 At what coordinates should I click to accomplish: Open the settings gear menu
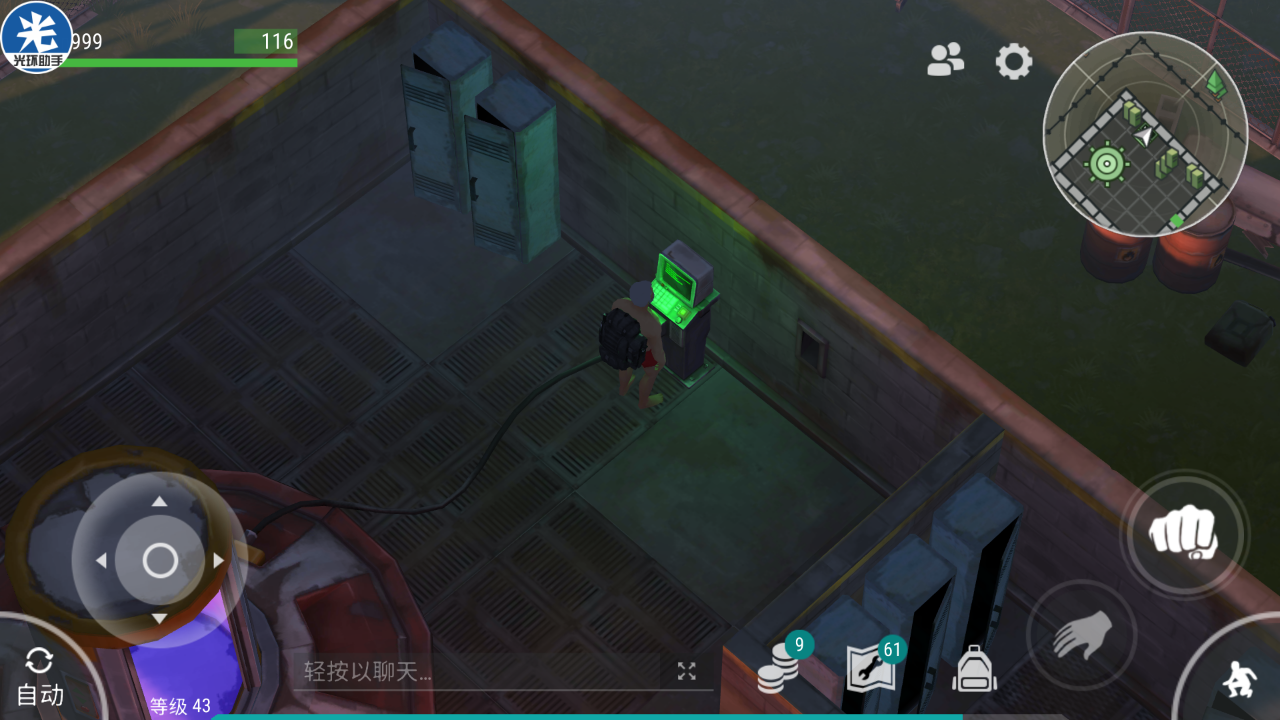tap(1013, 62)
